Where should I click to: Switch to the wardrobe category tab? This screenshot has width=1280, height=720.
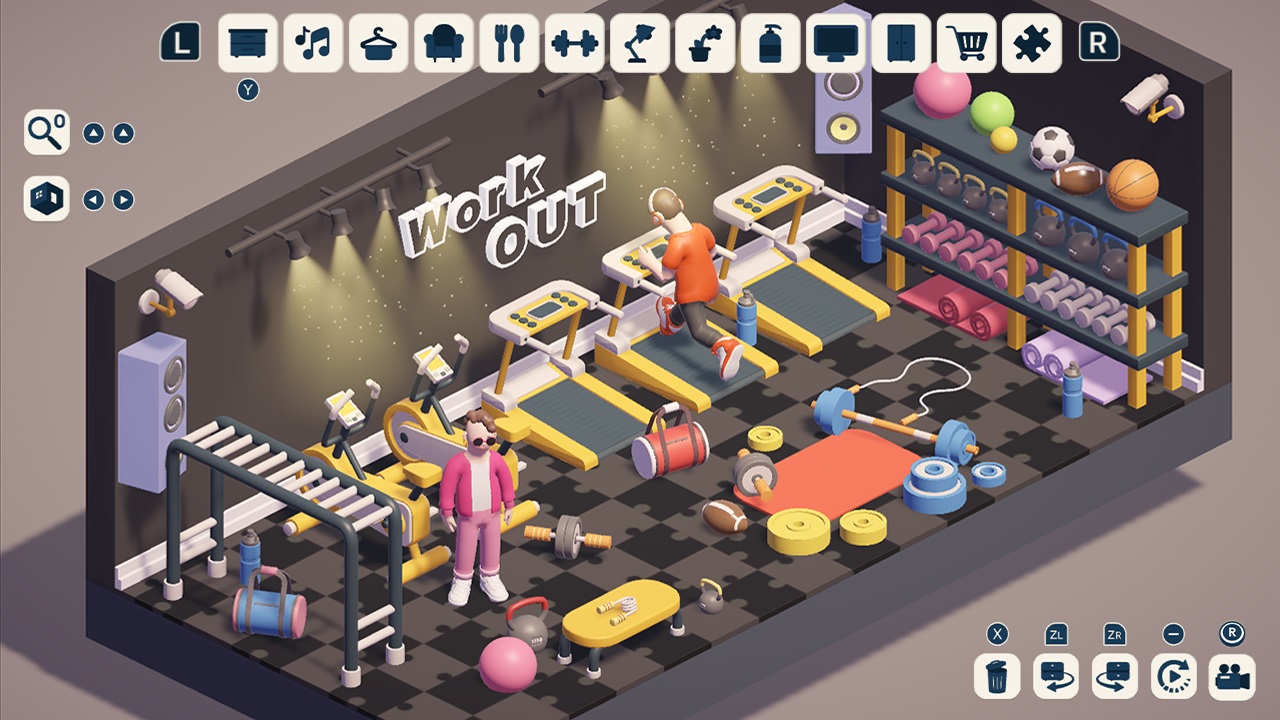(902, 45)
